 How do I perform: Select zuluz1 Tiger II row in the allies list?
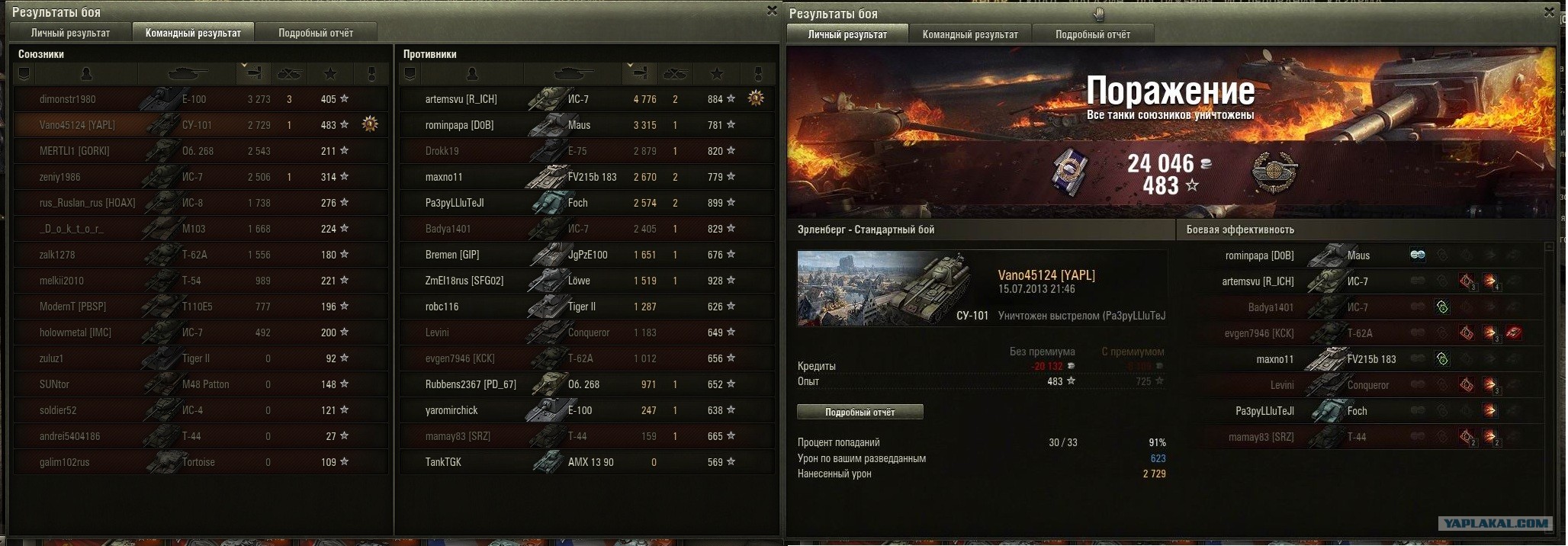[x=200, y=358]
